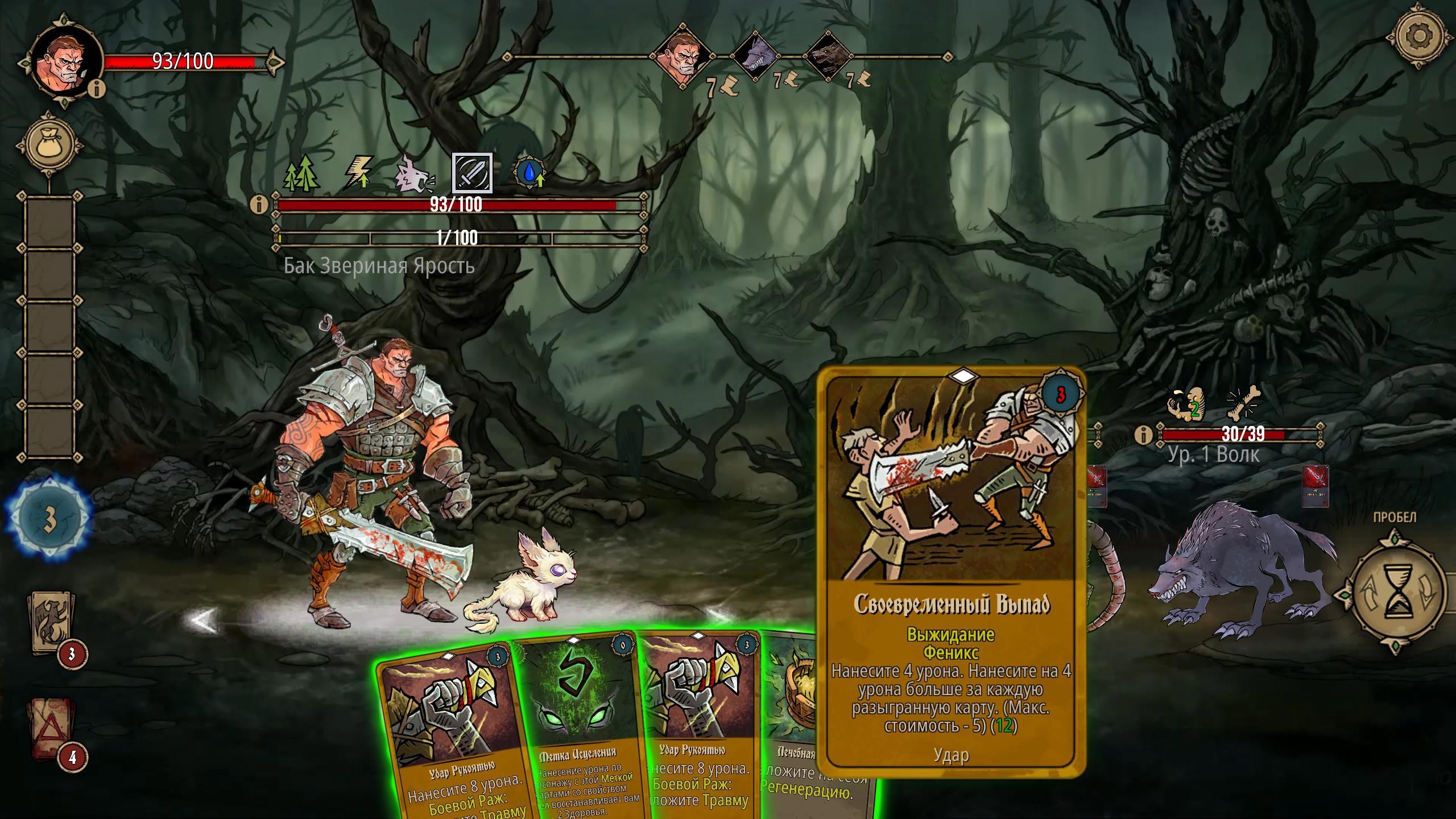
Task: Inspect the crossed sword status effect
Action: pyautogui.click(x=472, y=173)
